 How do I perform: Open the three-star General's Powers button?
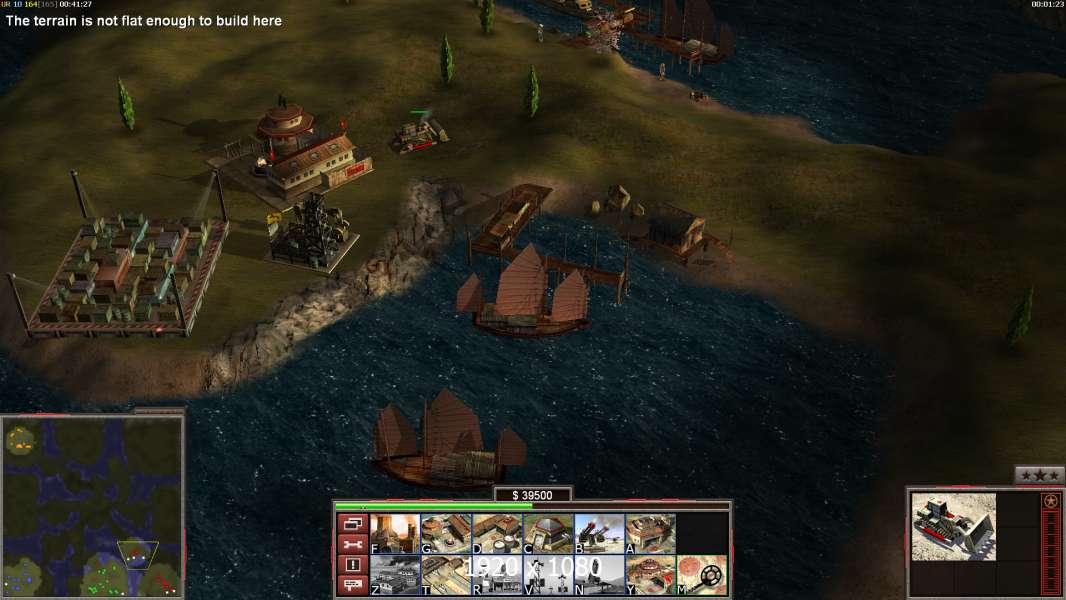coord(1039,475)
